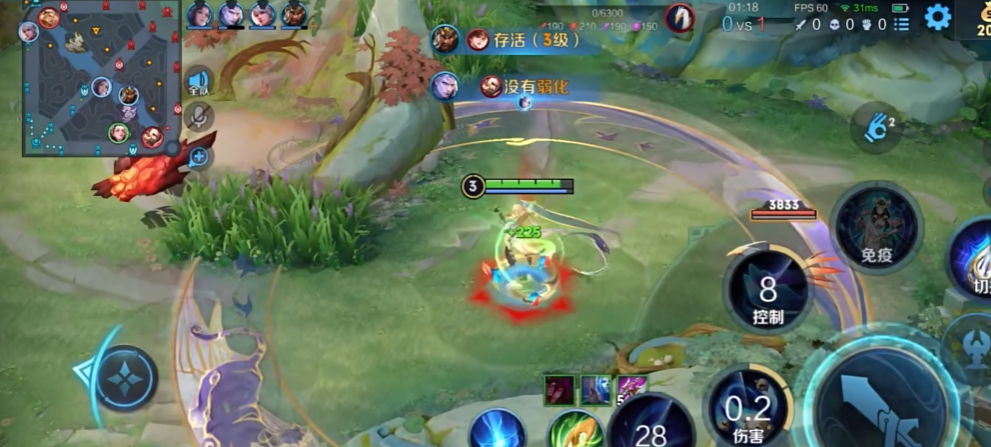This screenshot has width=991, height=447.
Task: Open the blue gear settings menu
Action: 937,17
